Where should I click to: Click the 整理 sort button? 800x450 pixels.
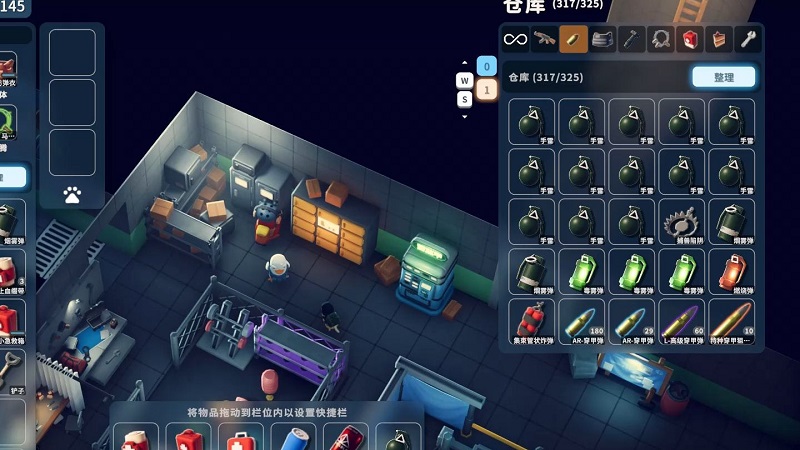723,77
